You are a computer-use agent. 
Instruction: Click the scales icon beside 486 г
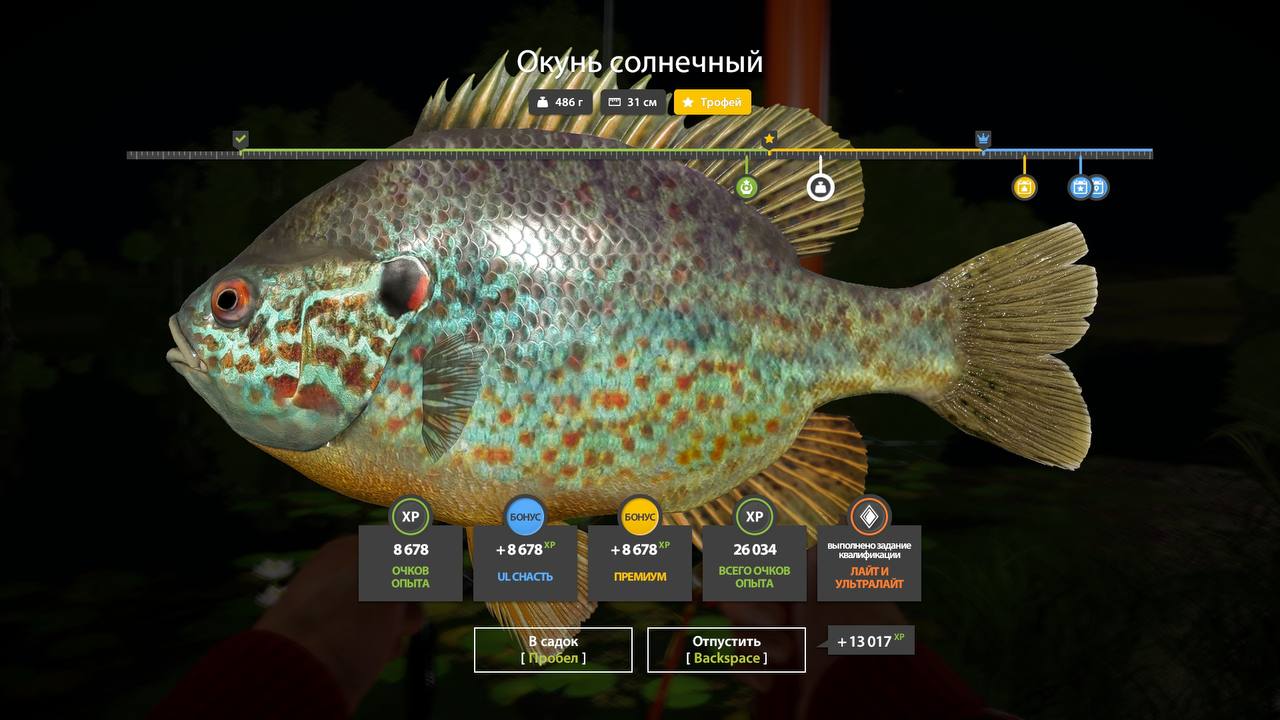click(541, 102)
